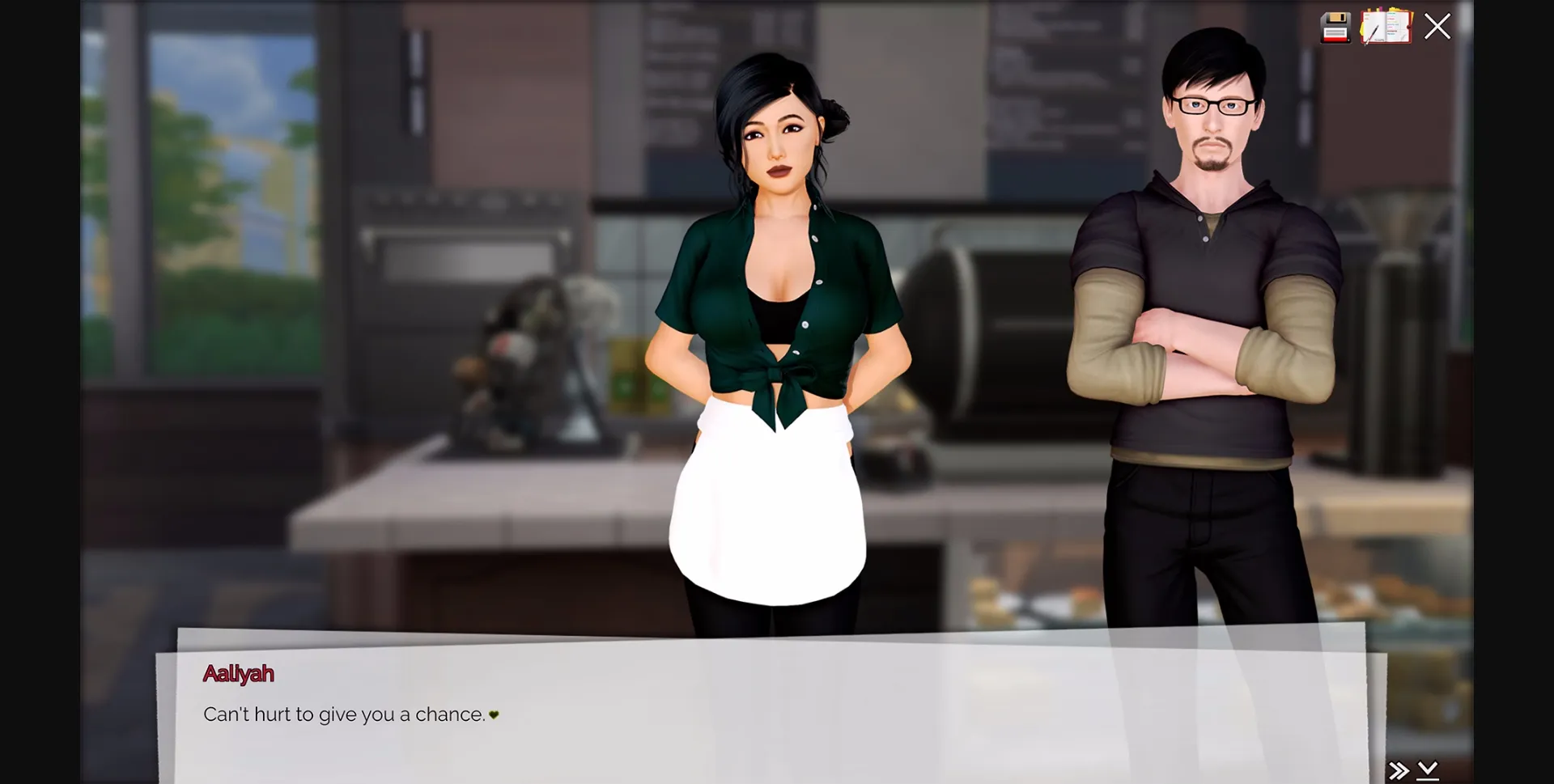Screen dimensions: 1554x784
Task: Click the heart symbol after the dialogue
Action: pos(494,715)
